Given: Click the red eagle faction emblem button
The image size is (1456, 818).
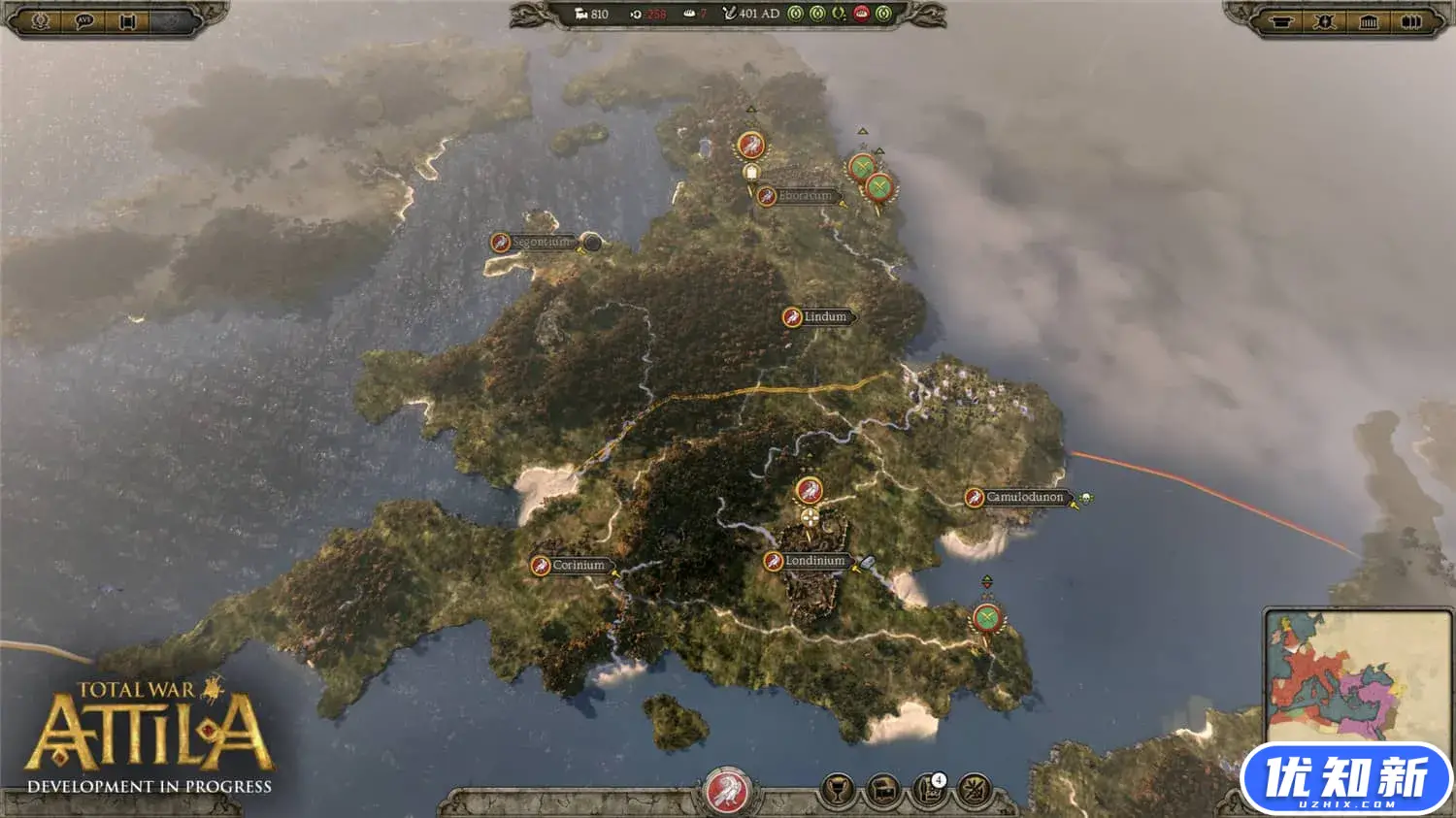Looking at the screenshot, I should coord(726,791).
